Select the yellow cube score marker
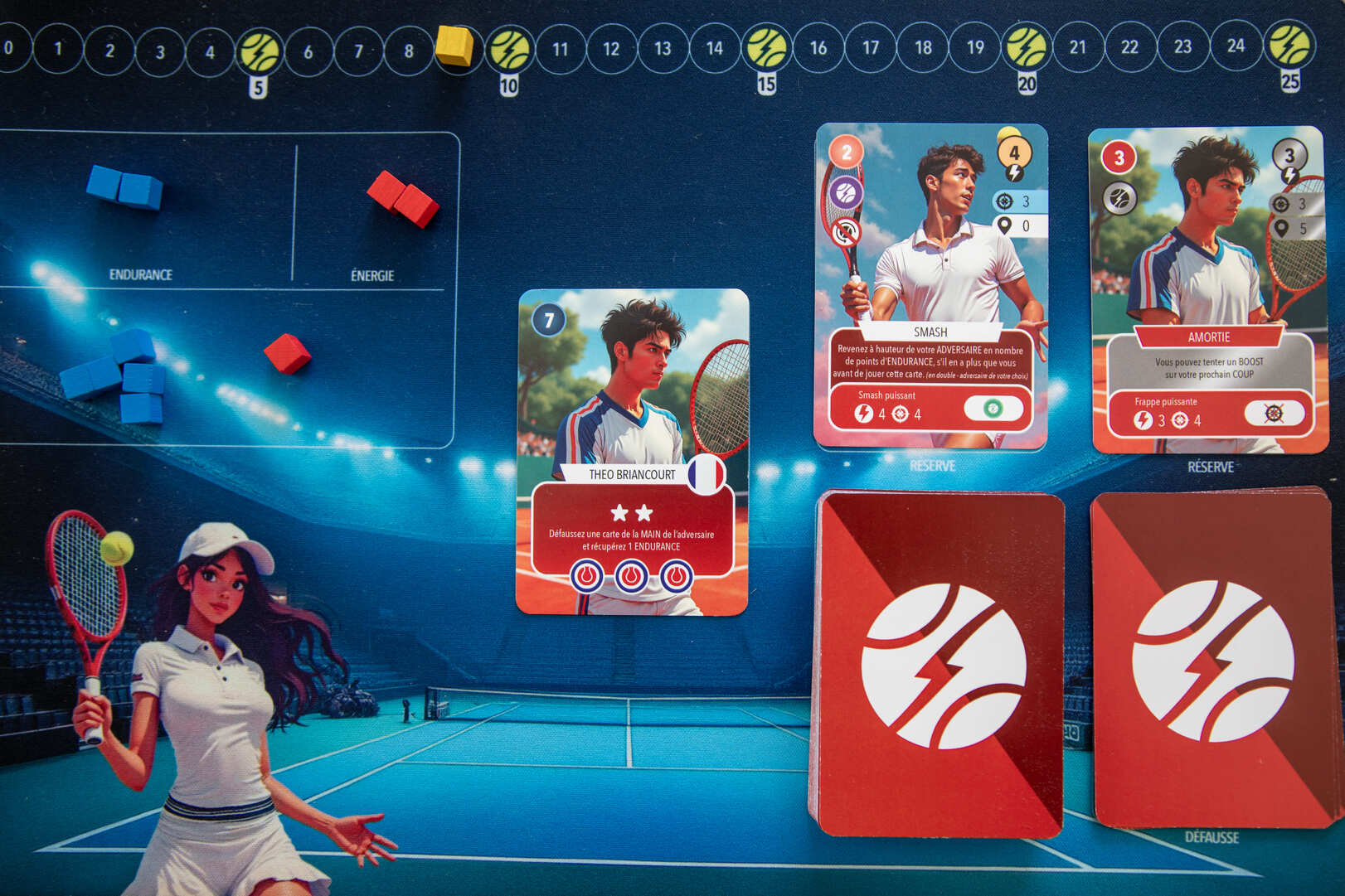1345x896 pixels. pos(454,45)
